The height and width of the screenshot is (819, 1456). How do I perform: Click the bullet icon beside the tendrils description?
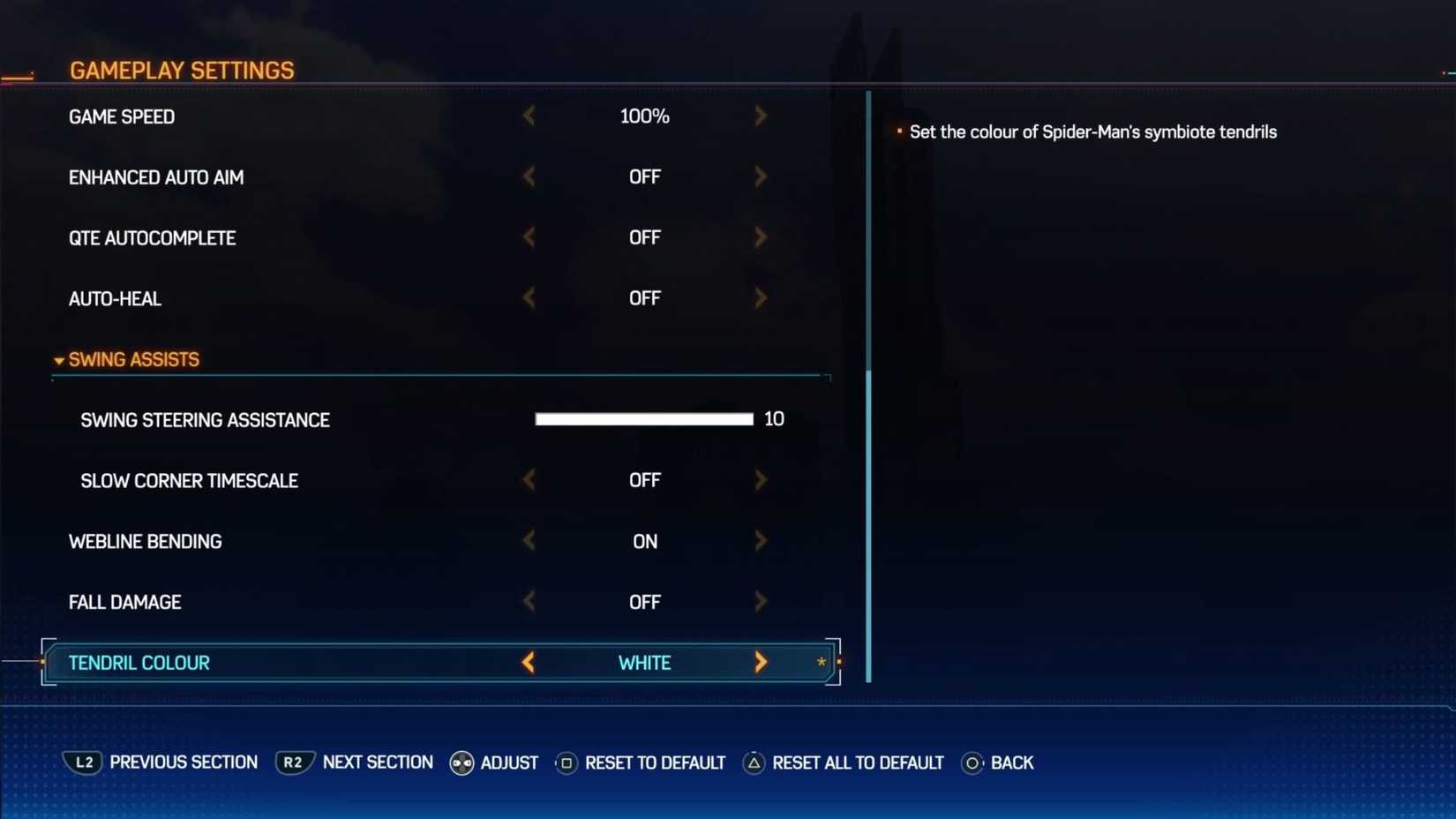(898, 131)
